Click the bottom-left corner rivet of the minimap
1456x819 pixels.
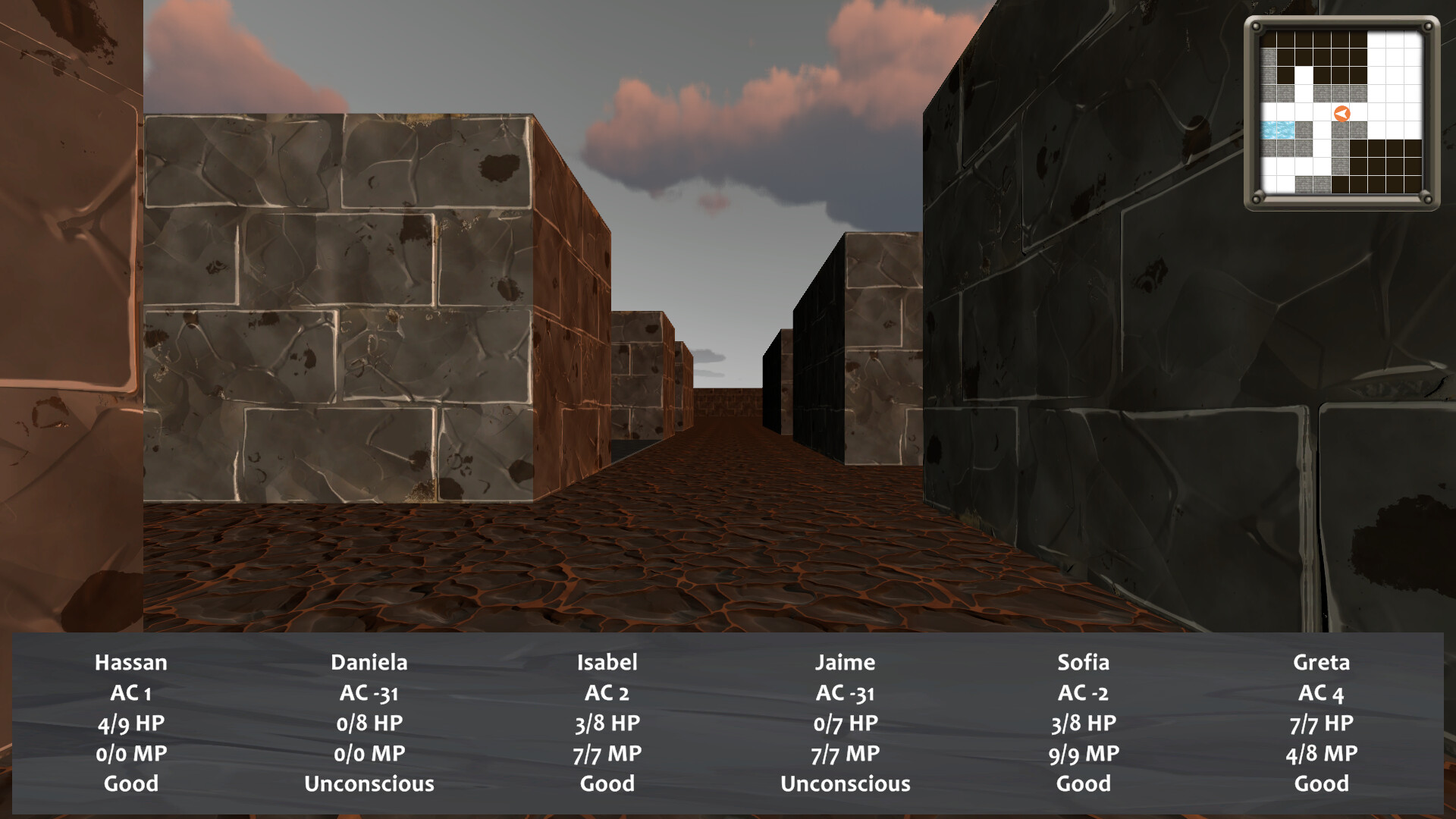(1257, 198)
